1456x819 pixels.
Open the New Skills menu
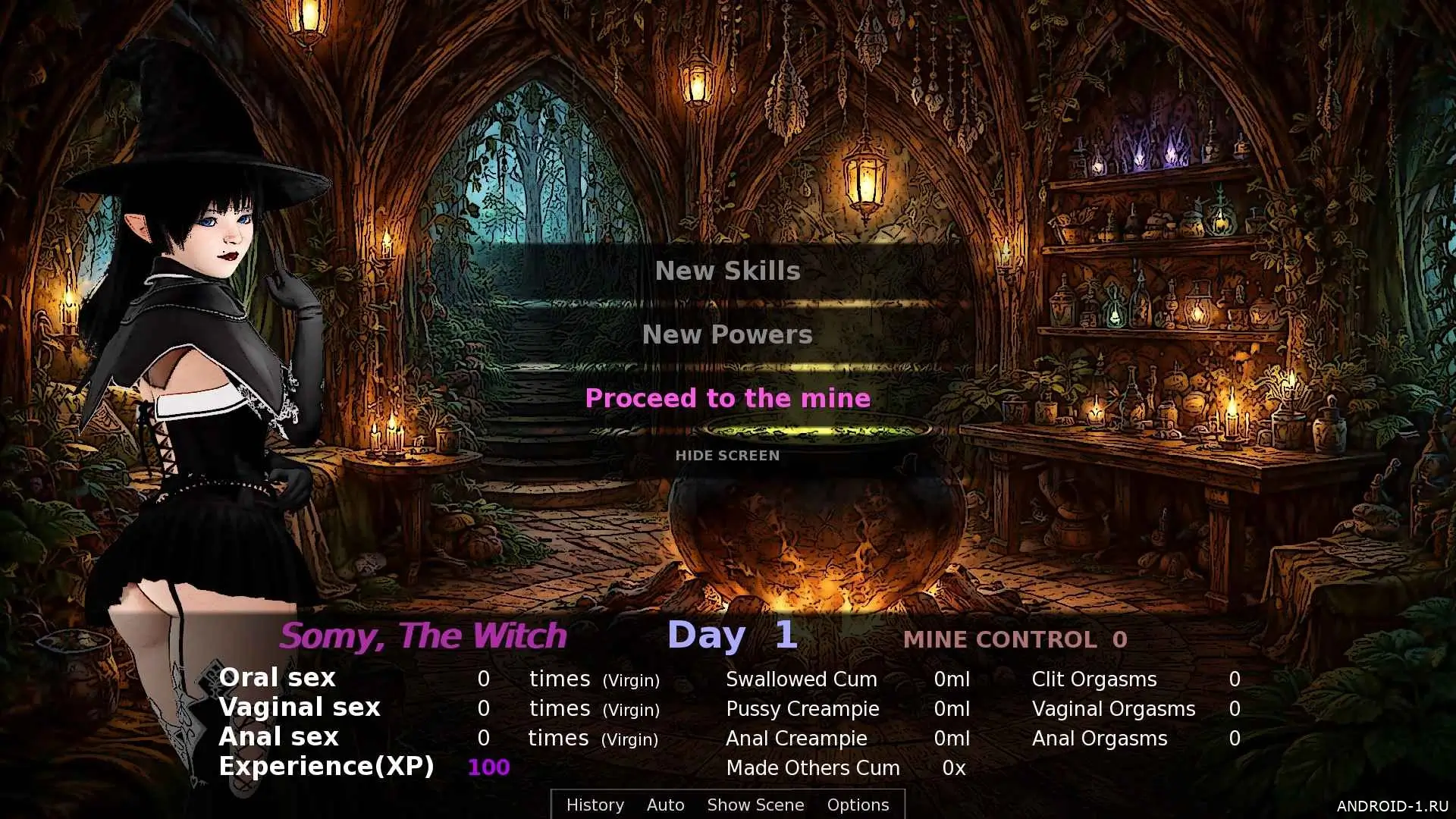pyautogui.click(x=727, y=271)
